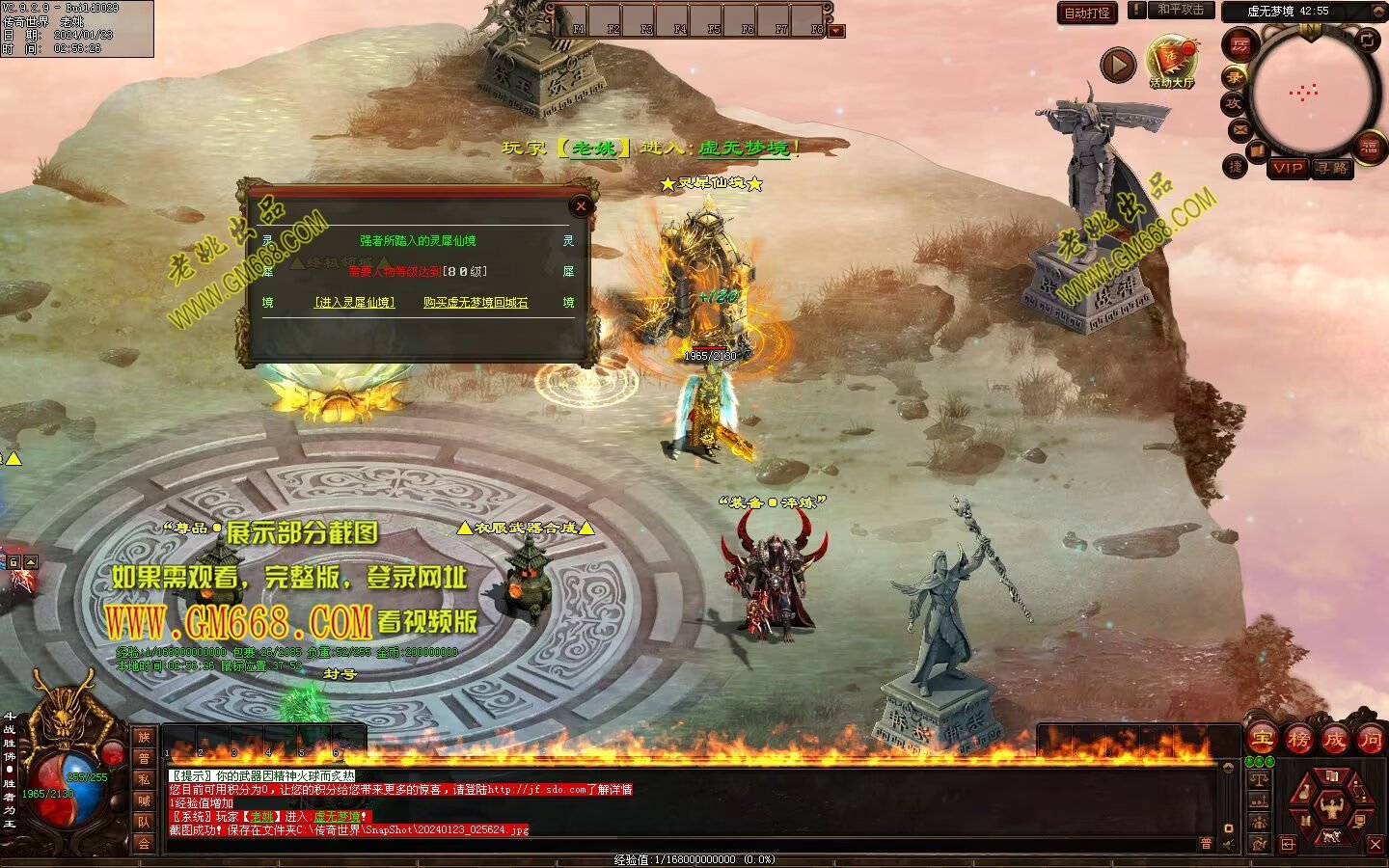
Task: Close the 灵犀仙境 dialog window
Action: point(581,205)
